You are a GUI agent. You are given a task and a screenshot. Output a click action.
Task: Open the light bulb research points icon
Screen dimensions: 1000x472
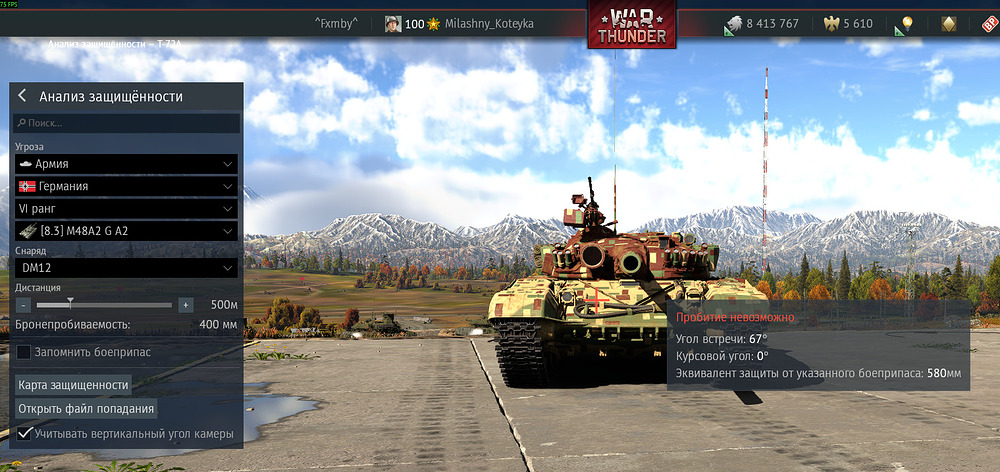[x=907, y=24]
